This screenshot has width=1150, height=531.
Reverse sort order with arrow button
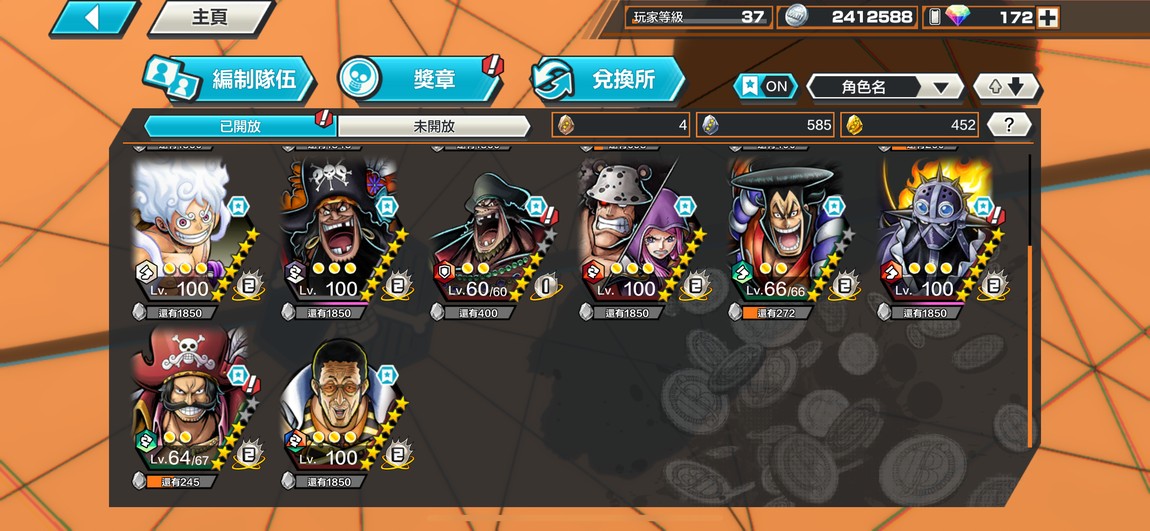point(1007,87)
